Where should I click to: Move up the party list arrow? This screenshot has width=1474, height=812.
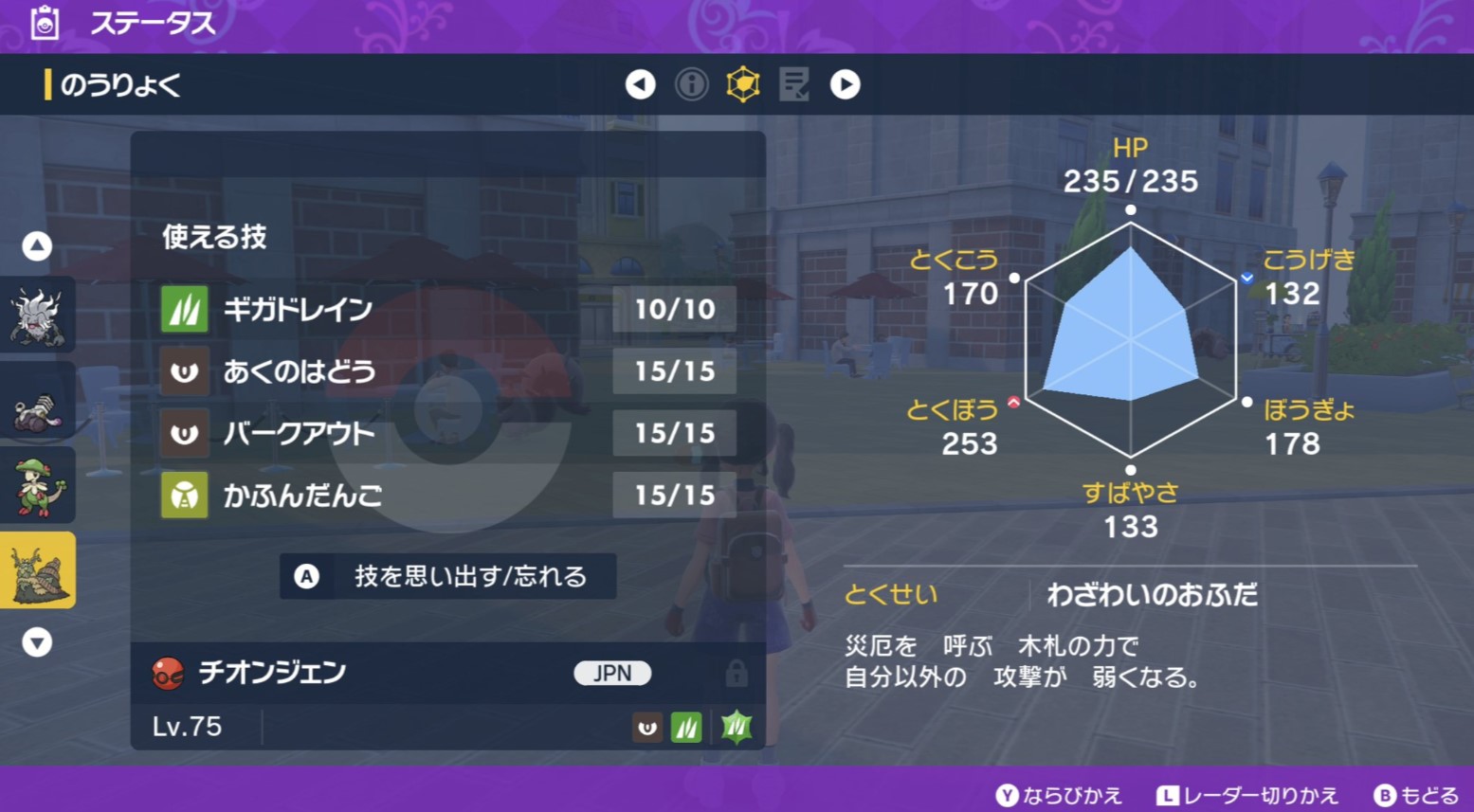[x=37, y=247]
